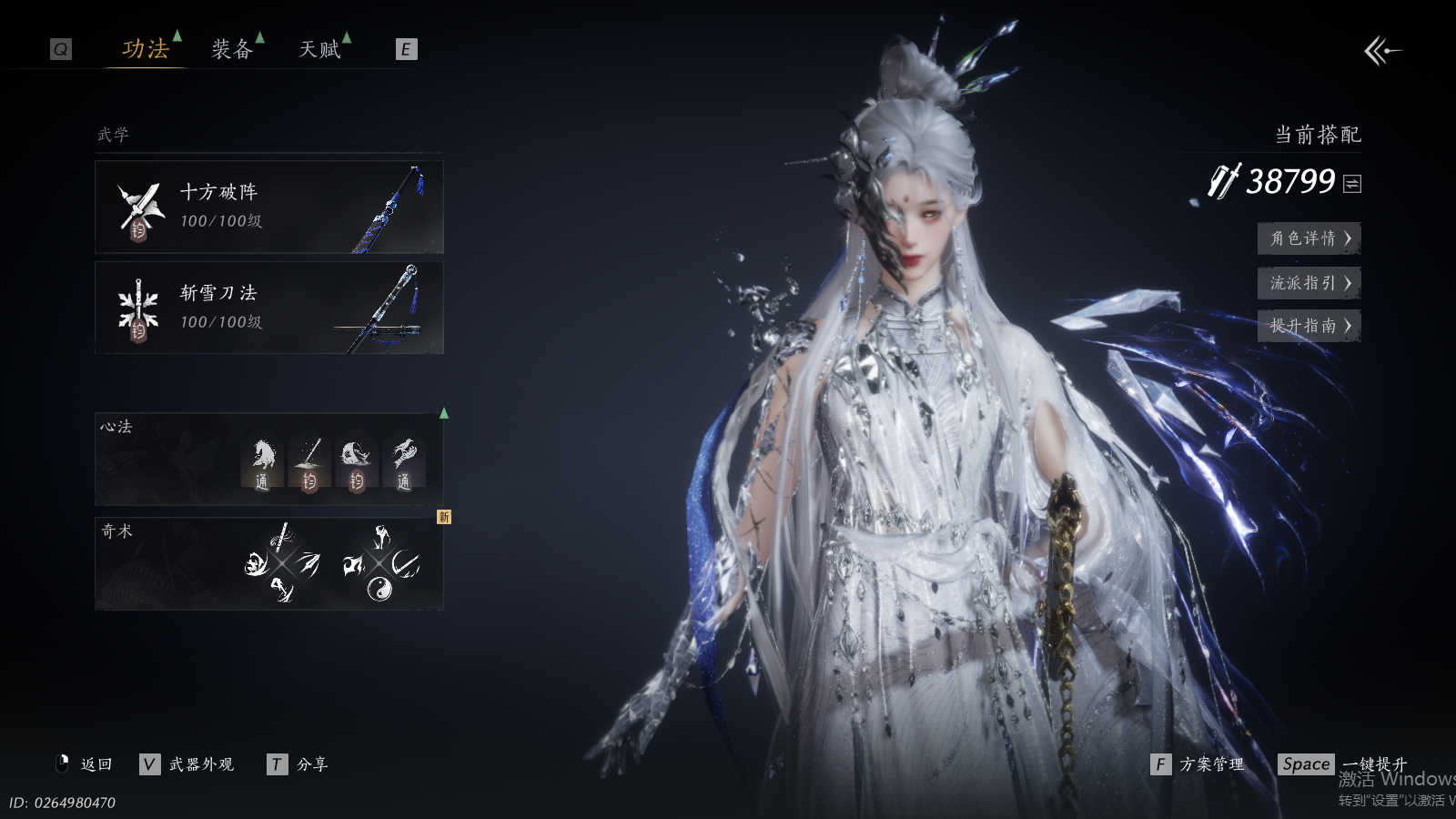Switch to the 天赋 tab
This screenshot has width=1456, height=819.
(x=319, y=49)
